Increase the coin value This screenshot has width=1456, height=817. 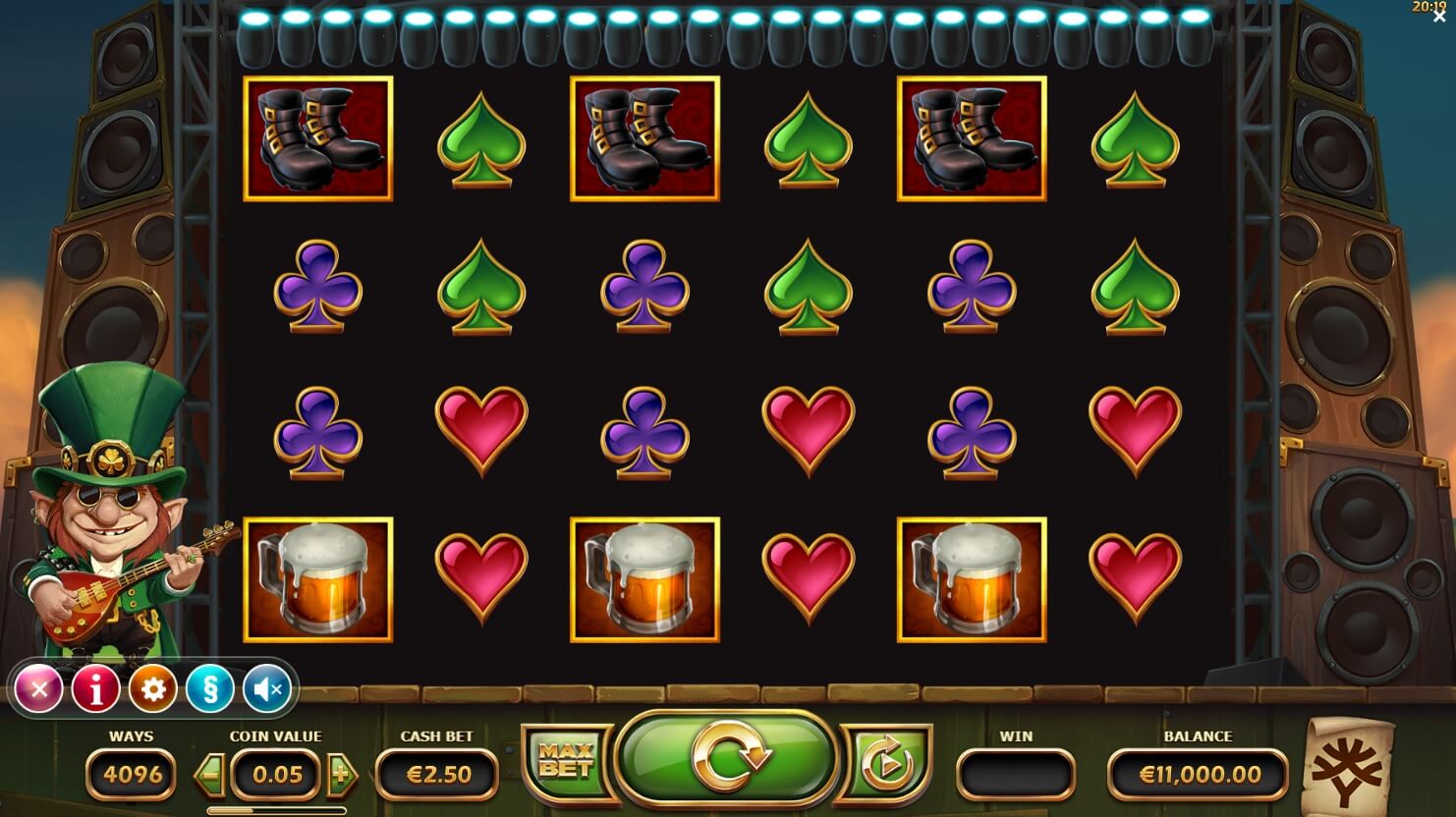[x=341, y=775]
